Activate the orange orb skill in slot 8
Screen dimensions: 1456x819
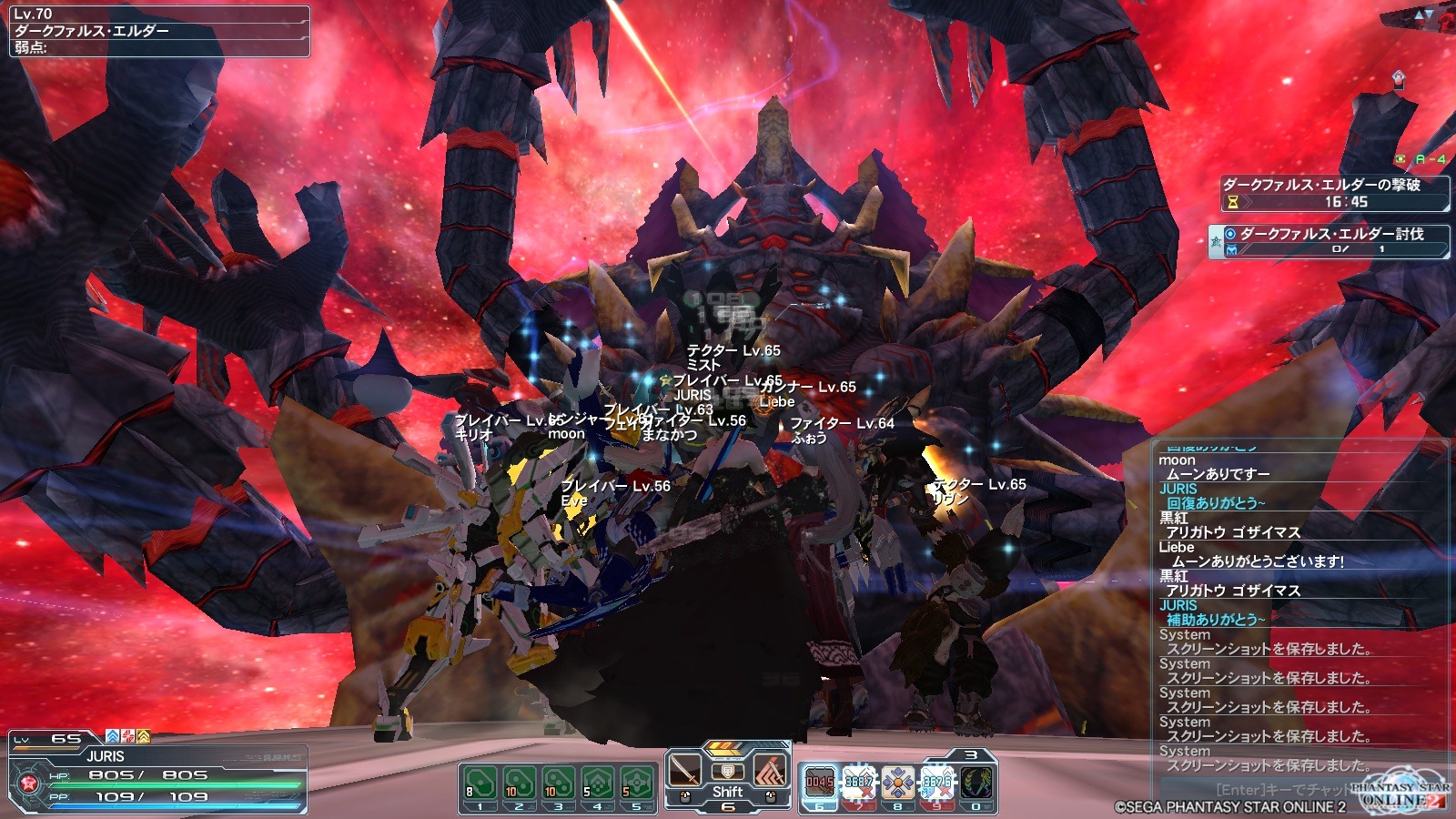coord(897,783)
